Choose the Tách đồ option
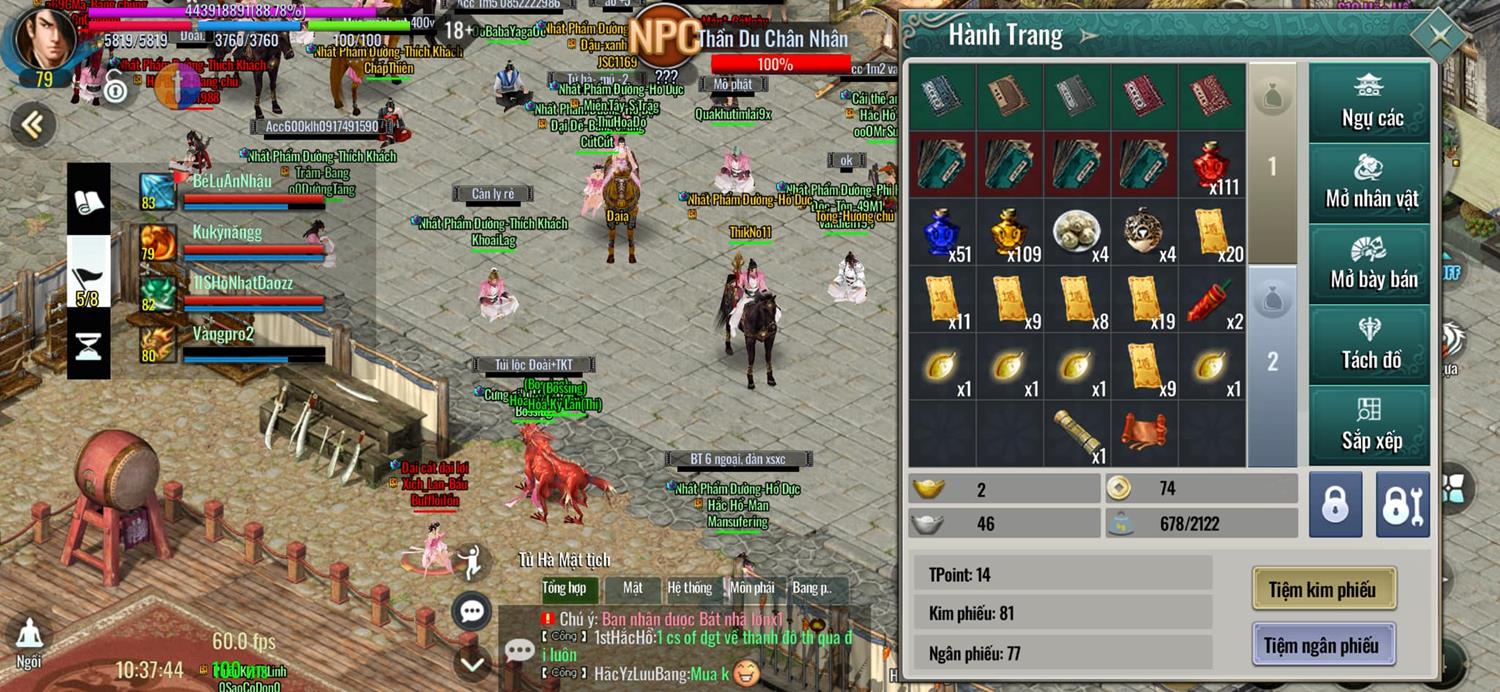The height and width of the screenshot is (692, 1500). 1371,345
